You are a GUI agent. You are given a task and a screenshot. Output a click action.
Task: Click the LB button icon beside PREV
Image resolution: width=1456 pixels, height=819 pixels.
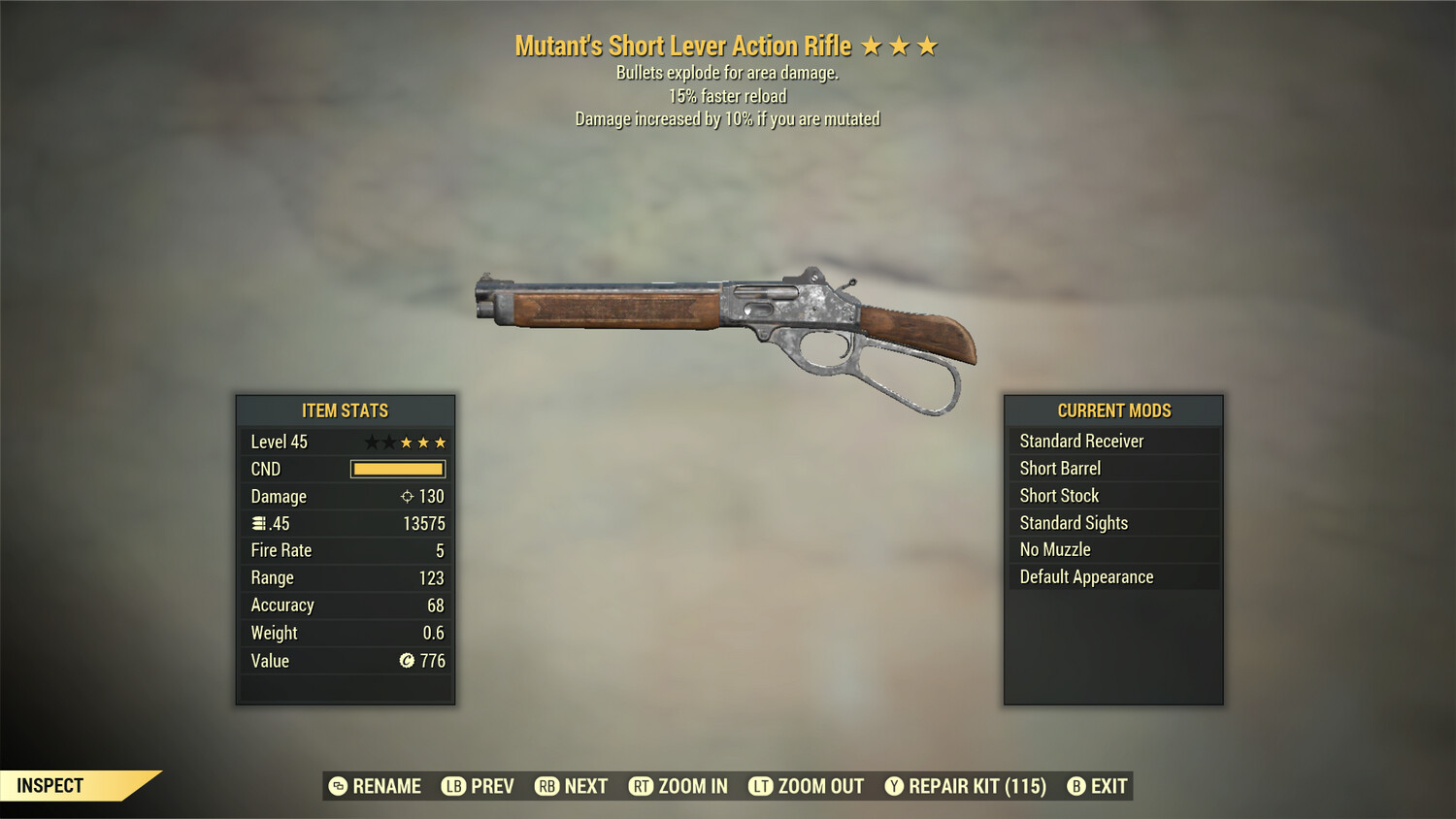click(452, 786)
